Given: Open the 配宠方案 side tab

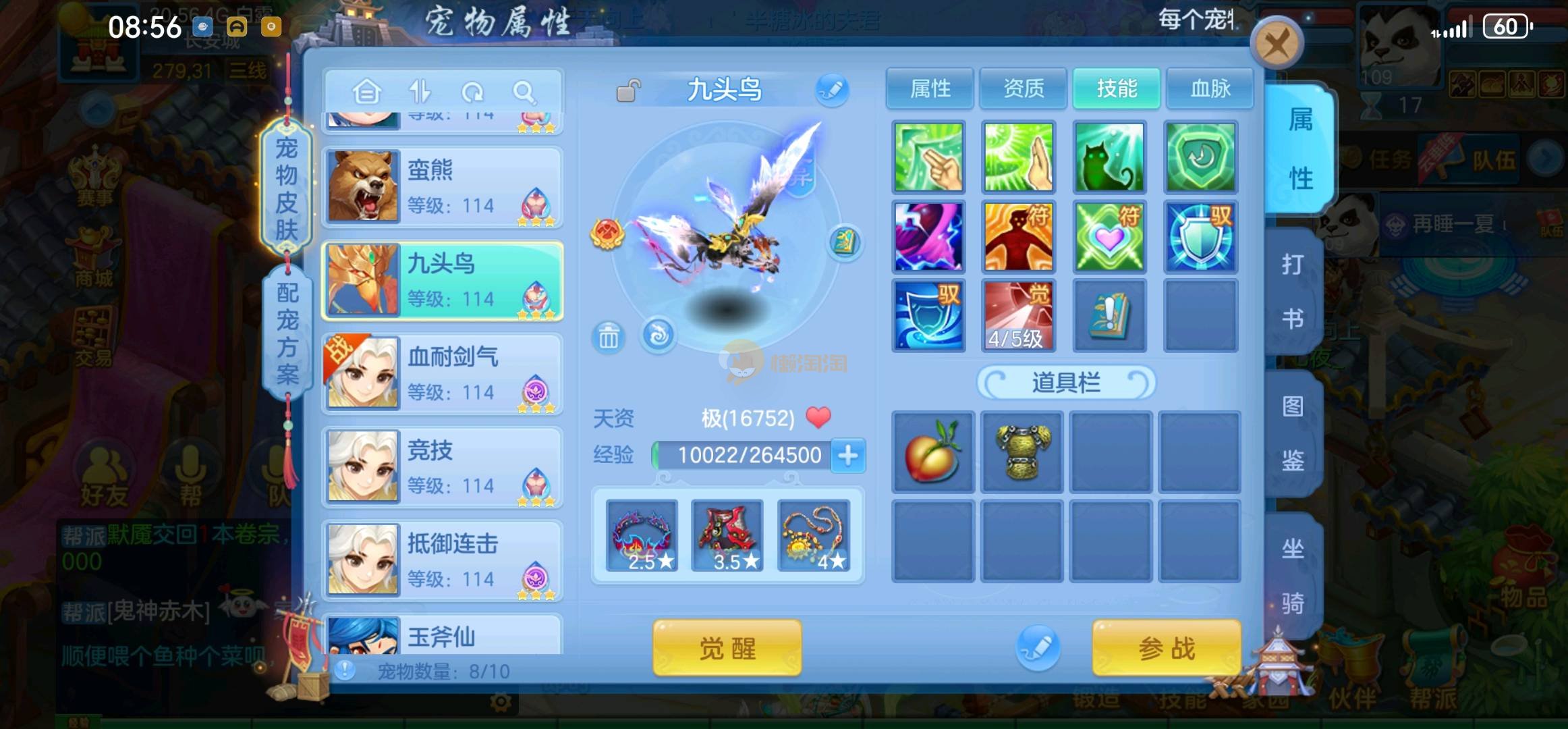Looking at the screenshot, I should click(x=287, y=333).
